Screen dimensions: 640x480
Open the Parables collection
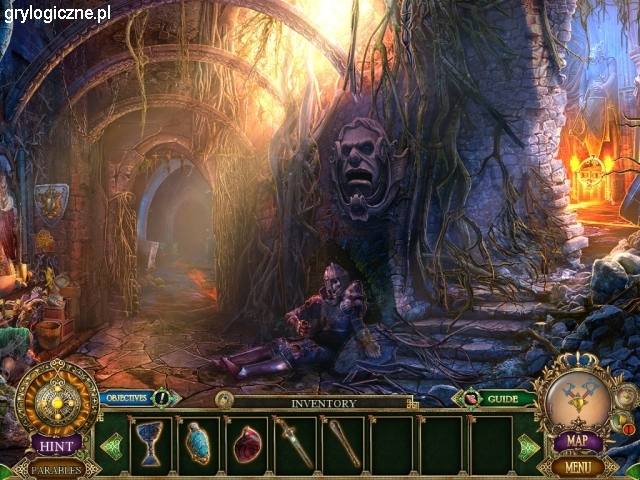[56, 468]
